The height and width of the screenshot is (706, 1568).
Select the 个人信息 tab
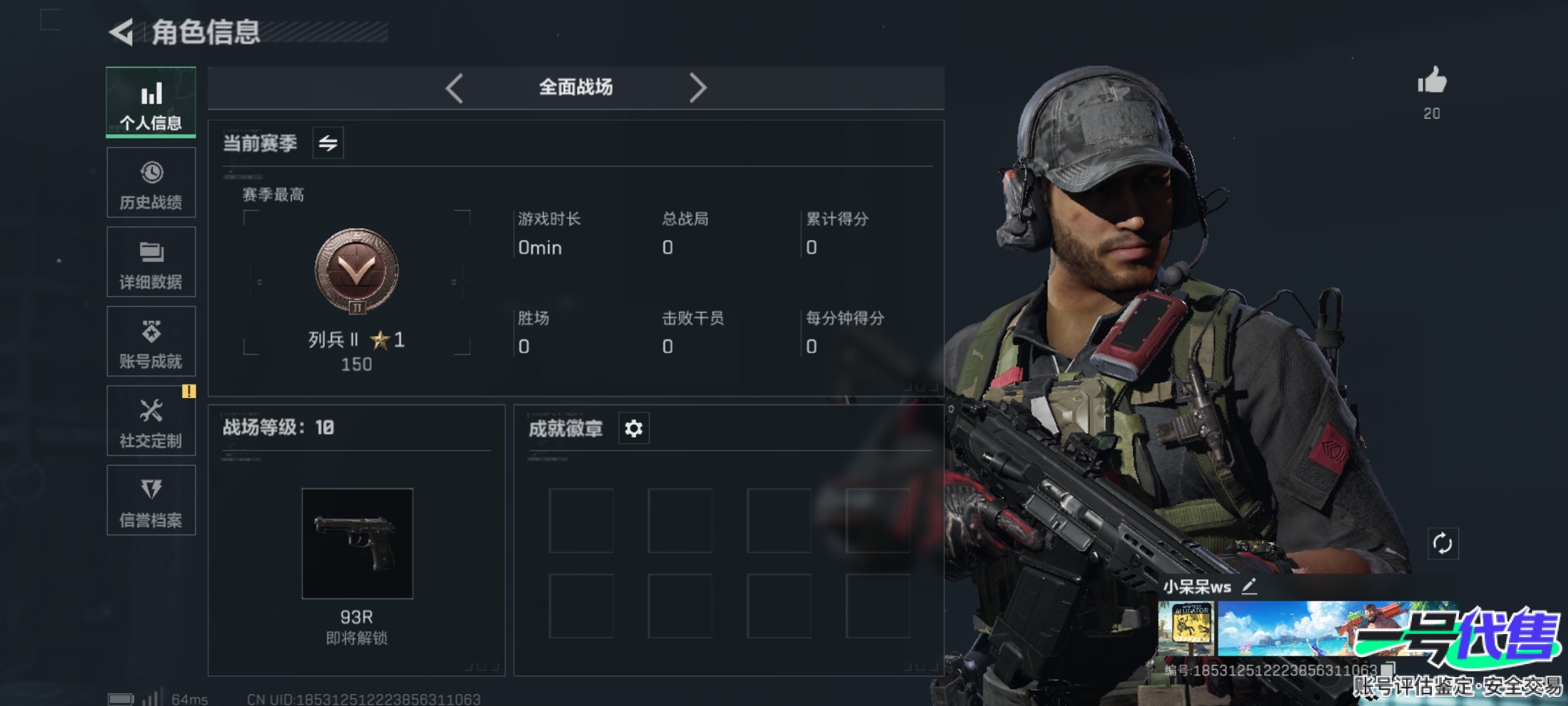point(151,103)
